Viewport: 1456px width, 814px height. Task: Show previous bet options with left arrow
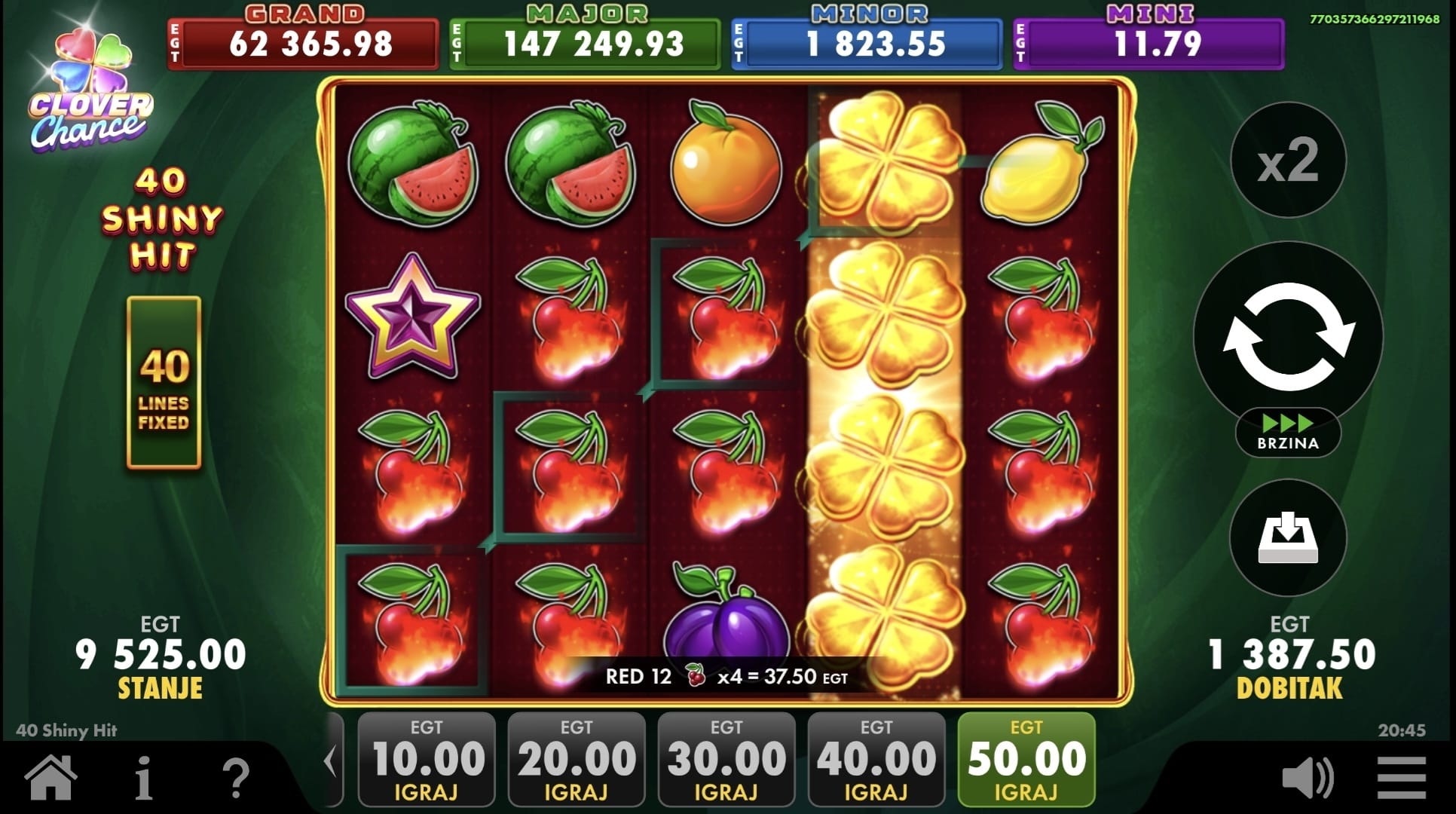[x=331, y=760]
